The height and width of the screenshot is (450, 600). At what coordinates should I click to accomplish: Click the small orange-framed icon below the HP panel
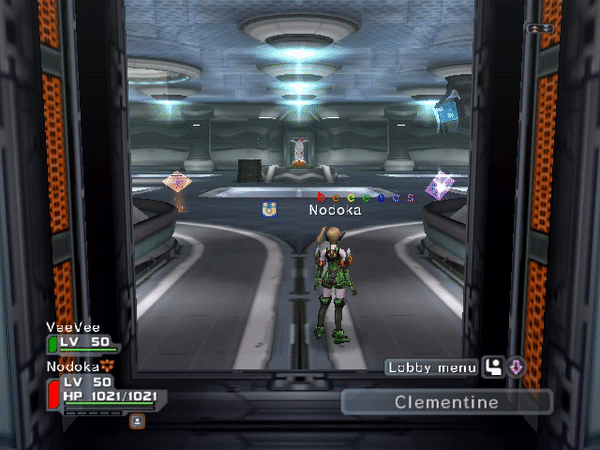(137, 421)
